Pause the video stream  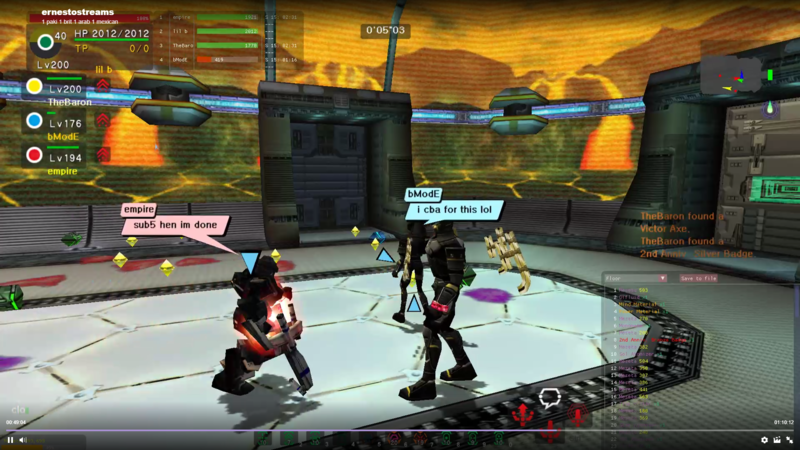coord(11,440)
